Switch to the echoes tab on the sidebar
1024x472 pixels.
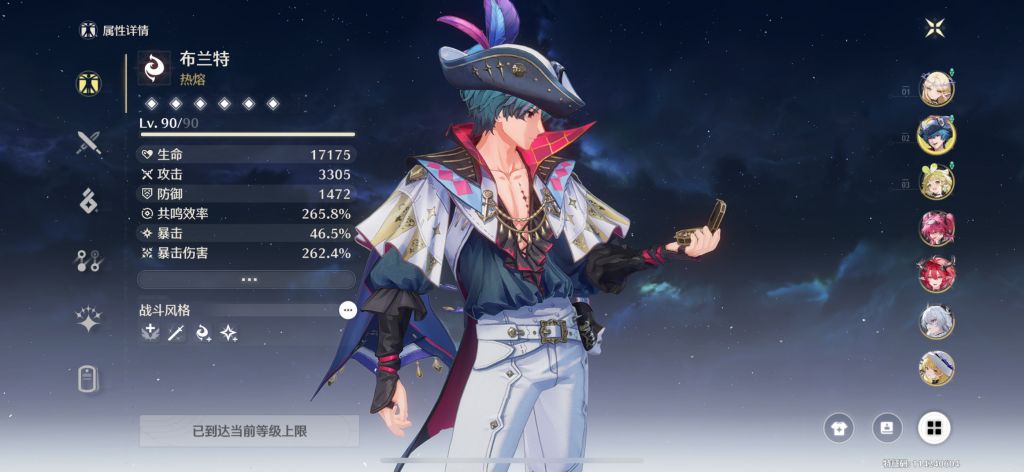(x=89, y=200)
